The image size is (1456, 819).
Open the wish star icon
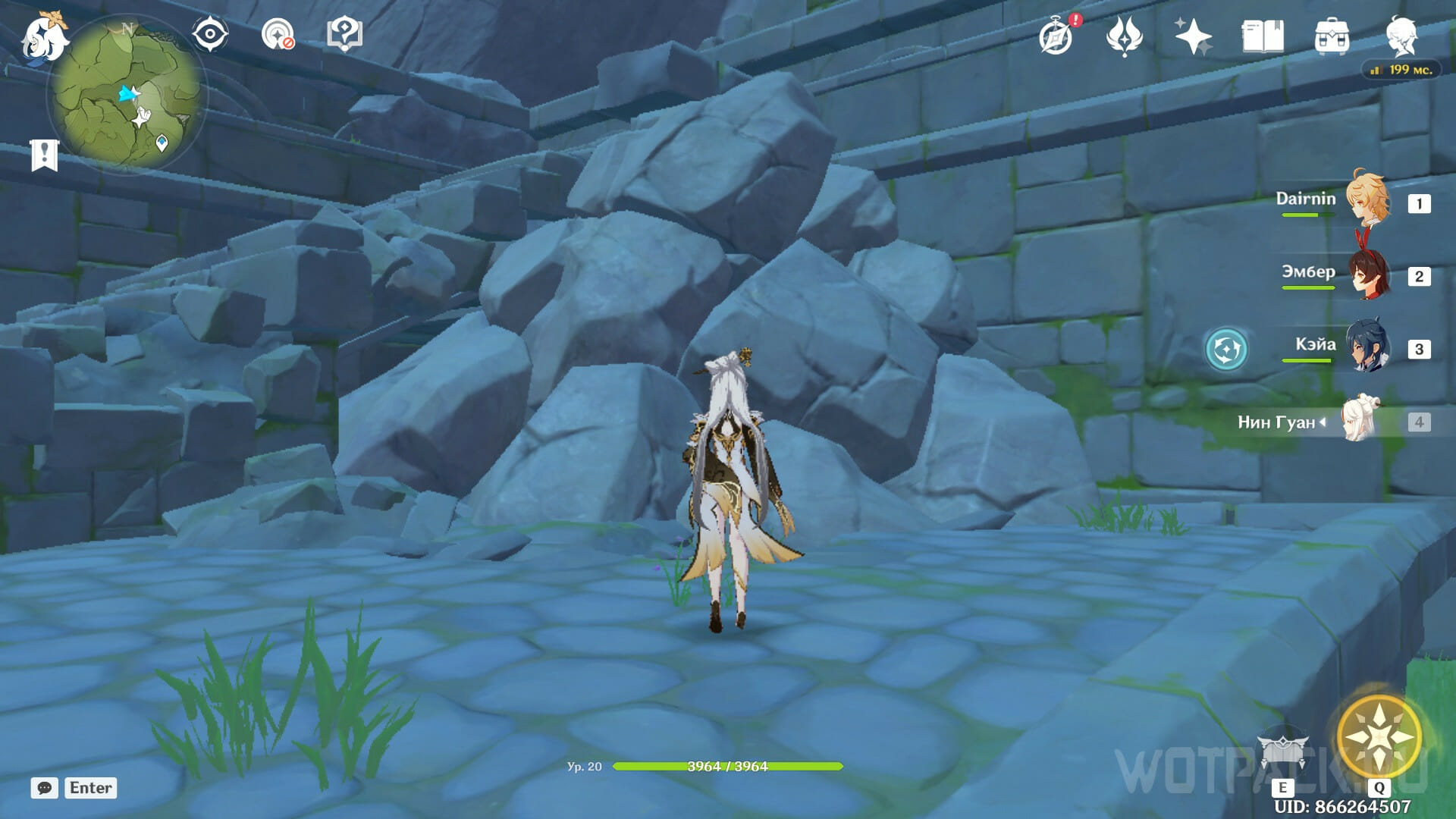coord(1192,36)
